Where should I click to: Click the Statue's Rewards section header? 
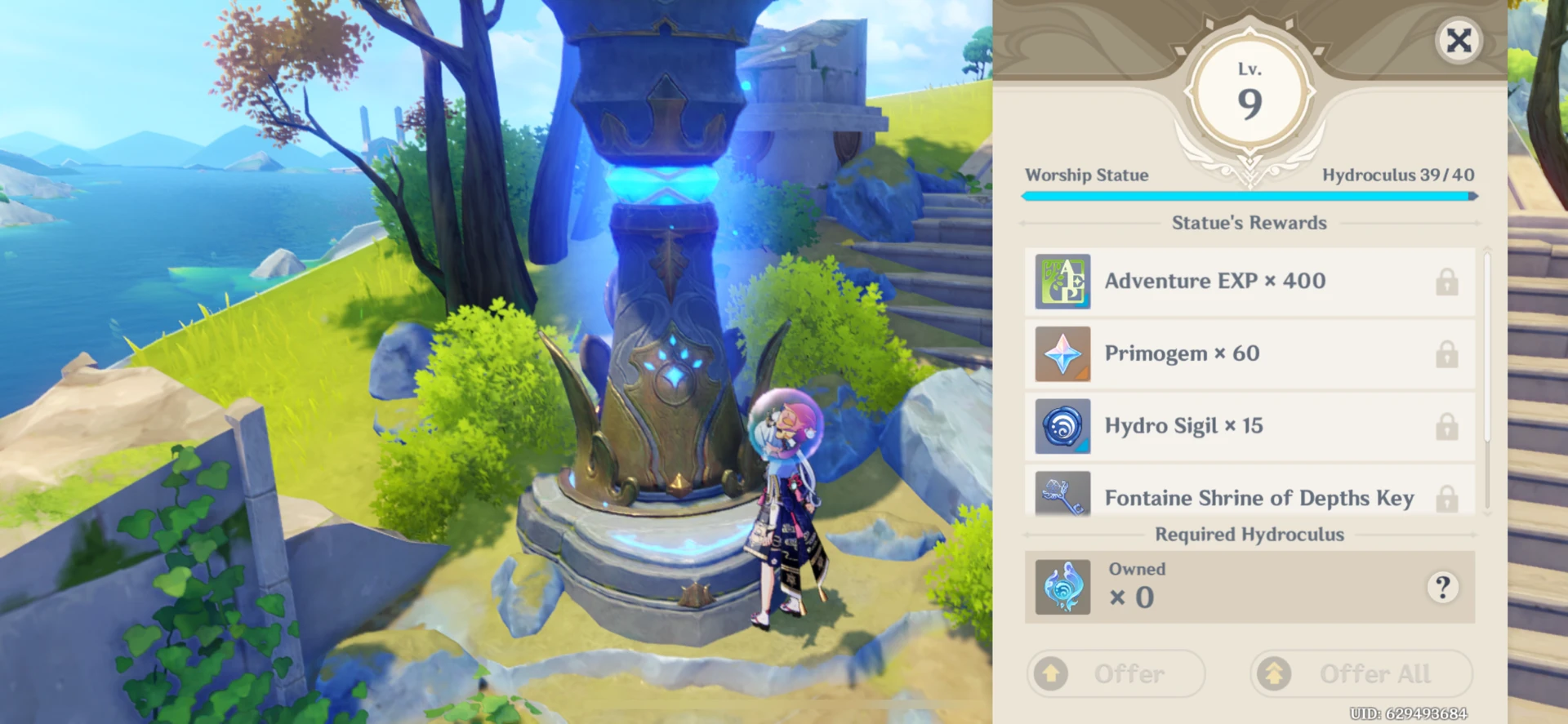[x=1249, y=222]
